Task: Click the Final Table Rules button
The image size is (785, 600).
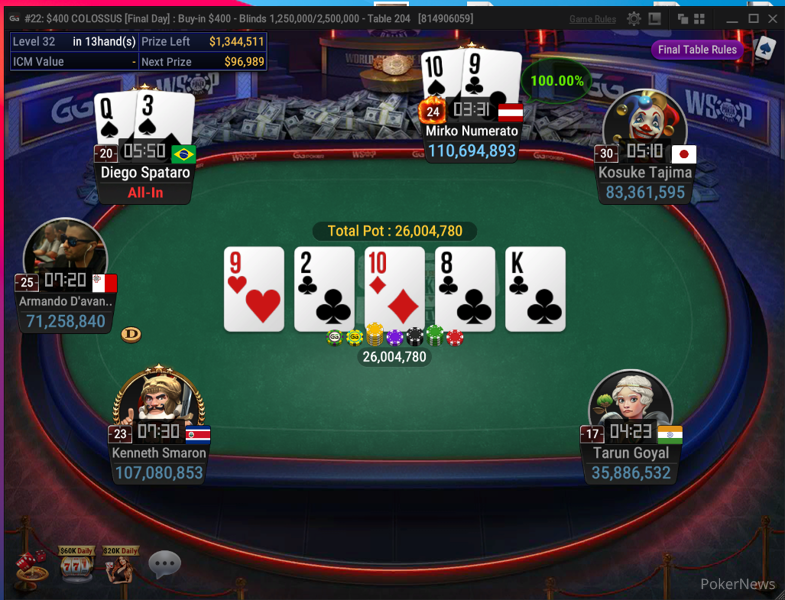Action: [x=697, y=50]
